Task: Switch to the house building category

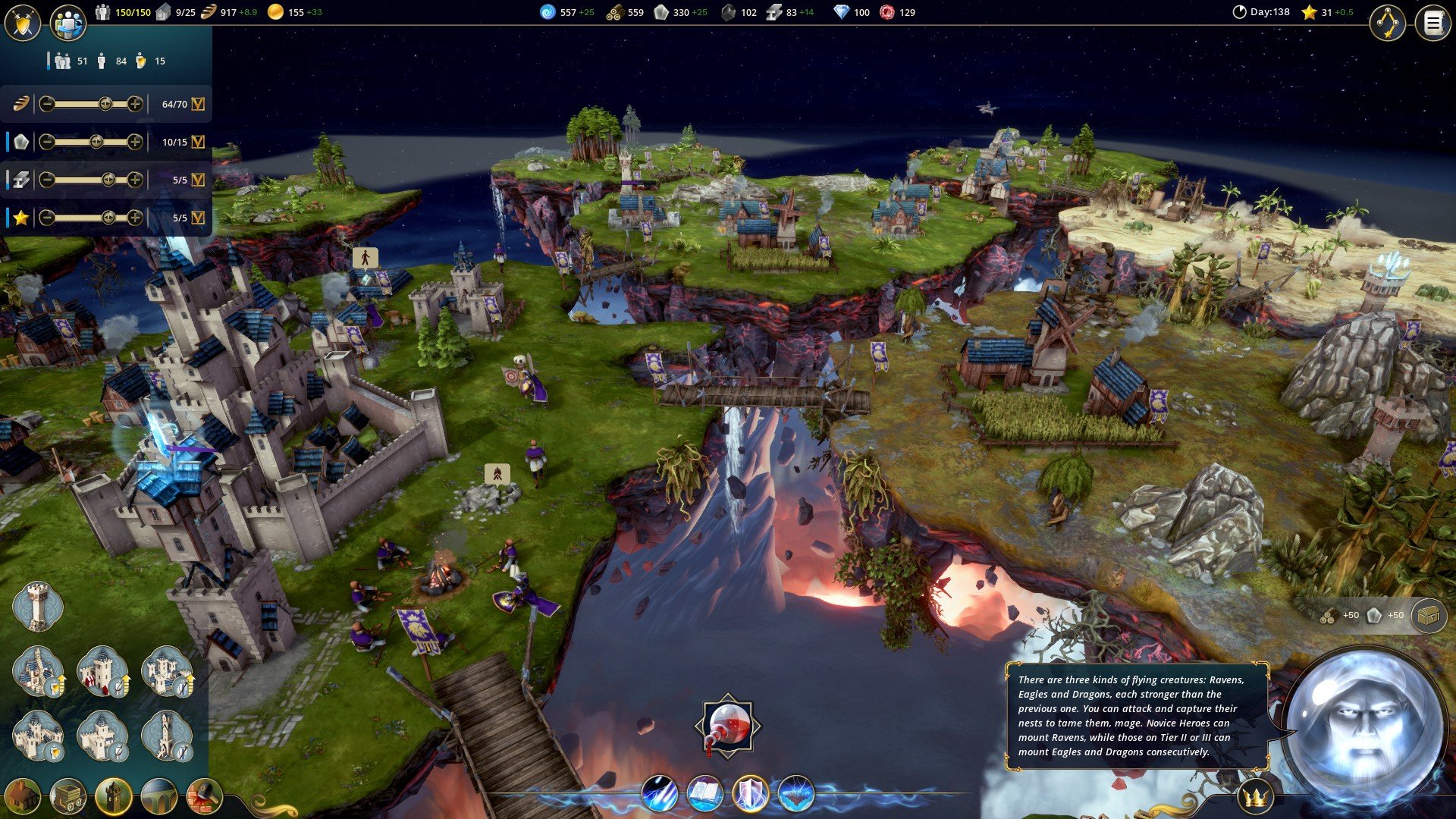Action: [x=23, y=796]
